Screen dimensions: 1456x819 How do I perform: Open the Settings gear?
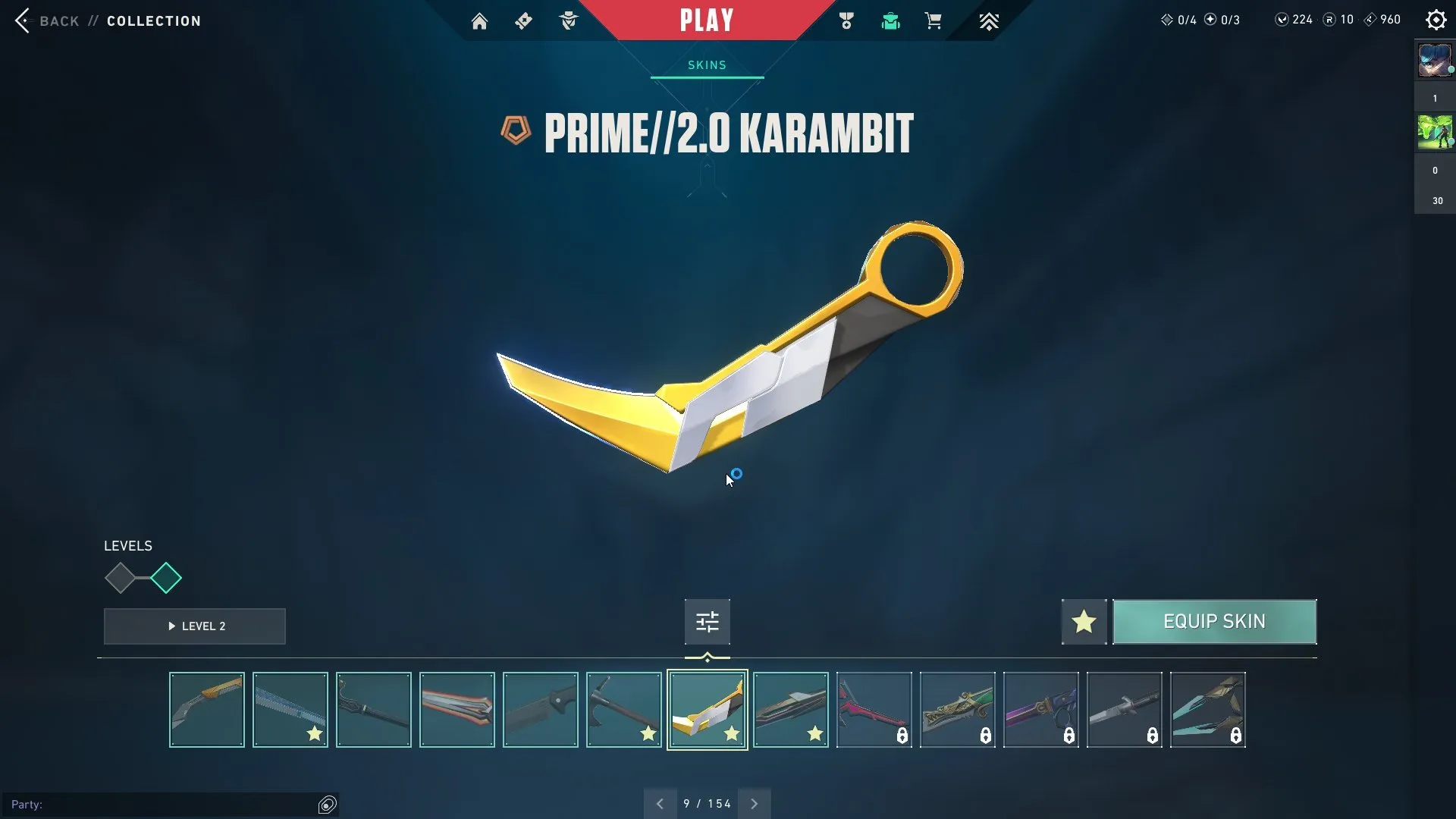1436,20
